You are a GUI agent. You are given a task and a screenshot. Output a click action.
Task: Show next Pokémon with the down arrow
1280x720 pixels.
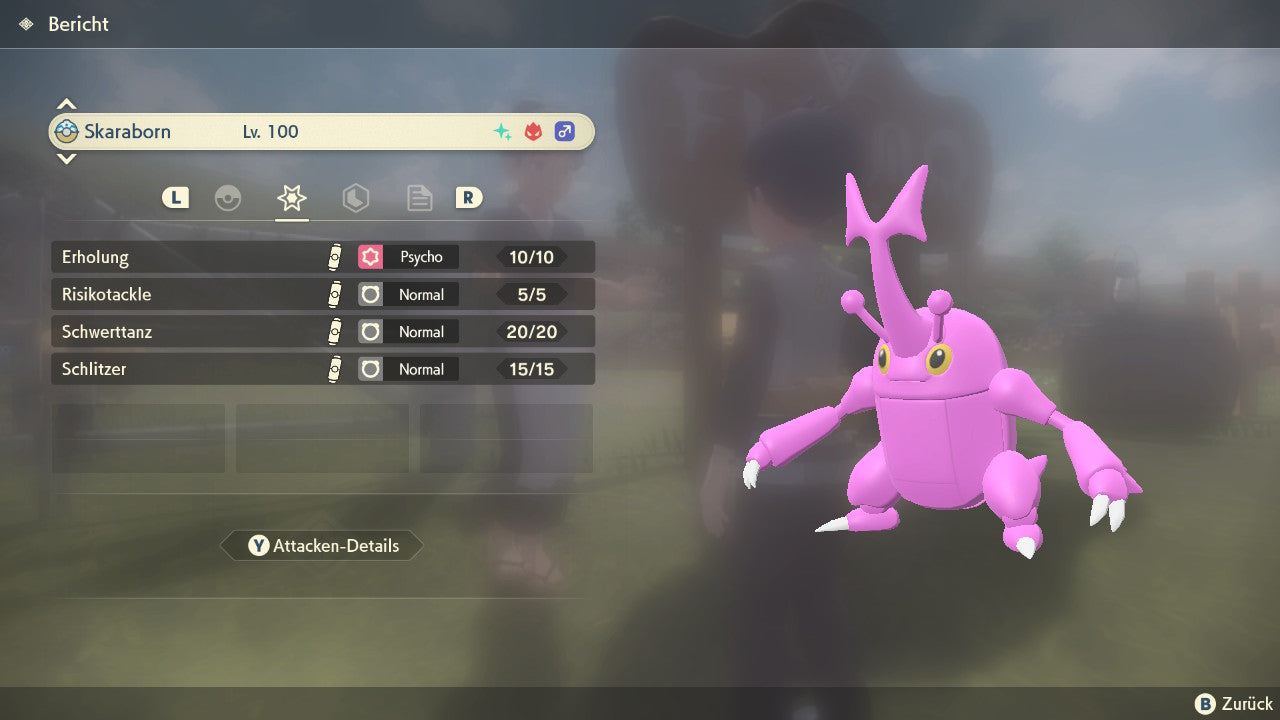[66, 158]
